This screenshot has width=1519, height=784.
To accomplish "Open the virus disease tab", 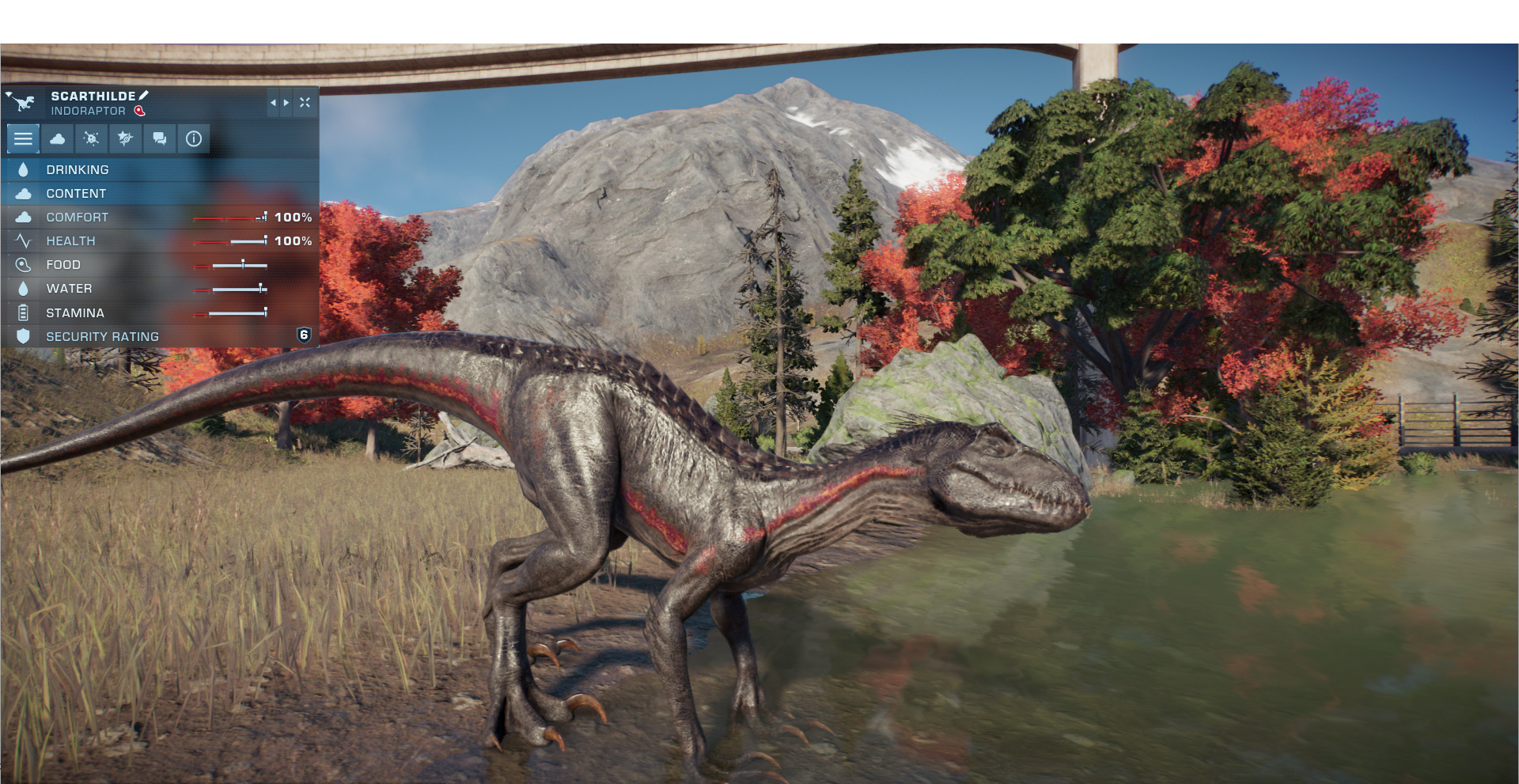I will click(91, 138).
